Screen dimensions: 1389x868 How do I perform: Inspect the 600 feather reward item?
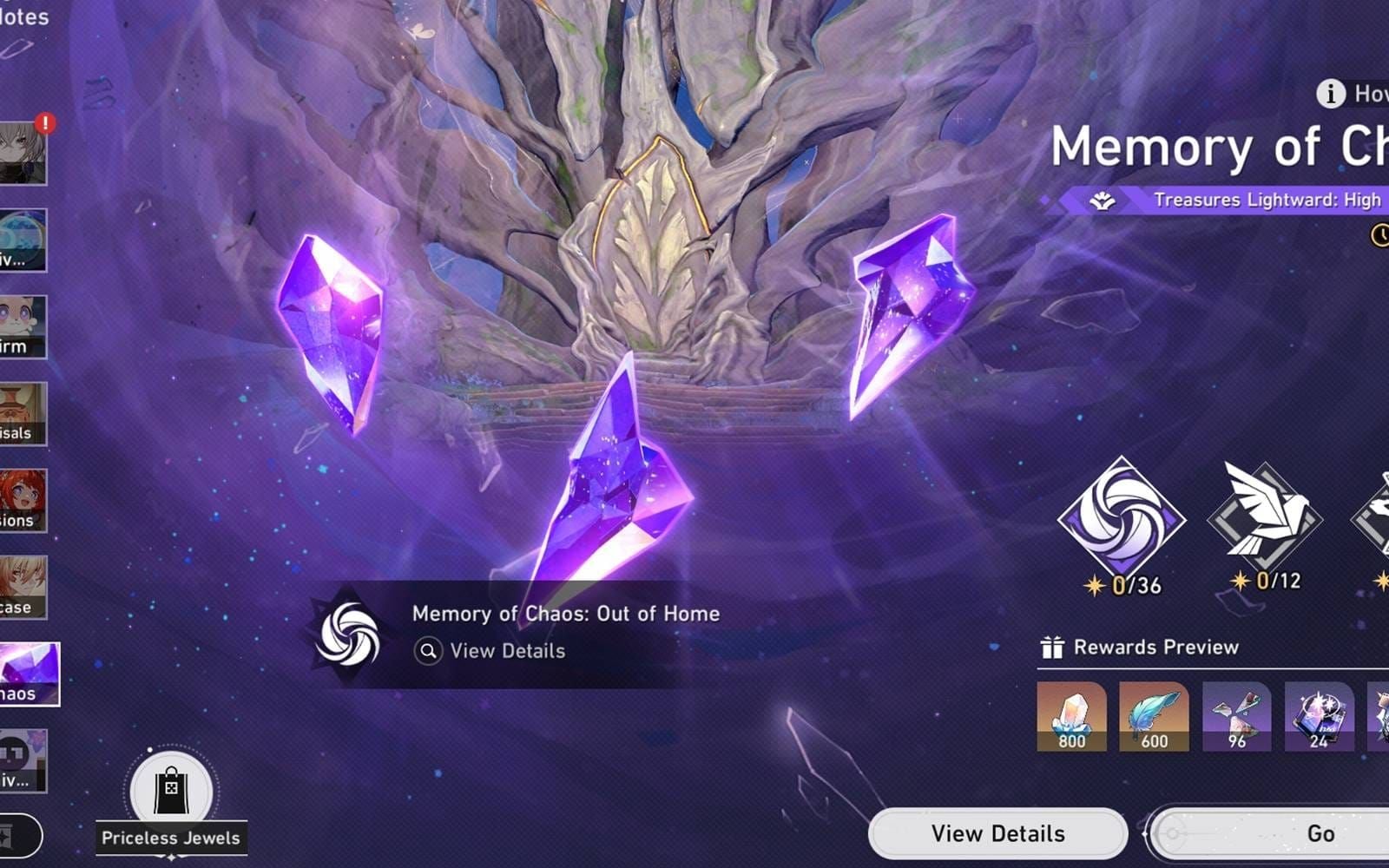point(1154,716)
